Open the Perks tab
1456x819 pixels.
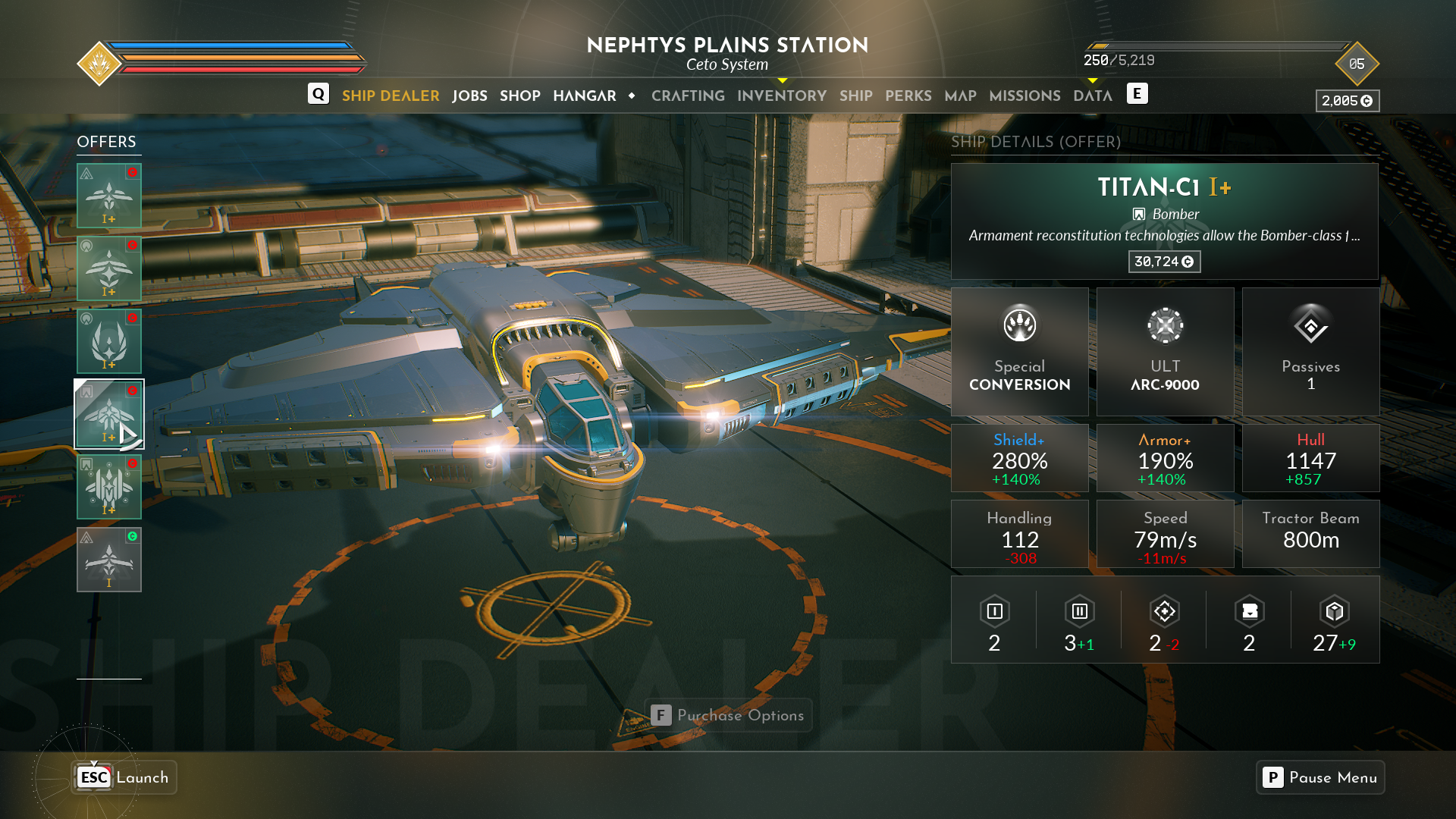click(908, 96)
